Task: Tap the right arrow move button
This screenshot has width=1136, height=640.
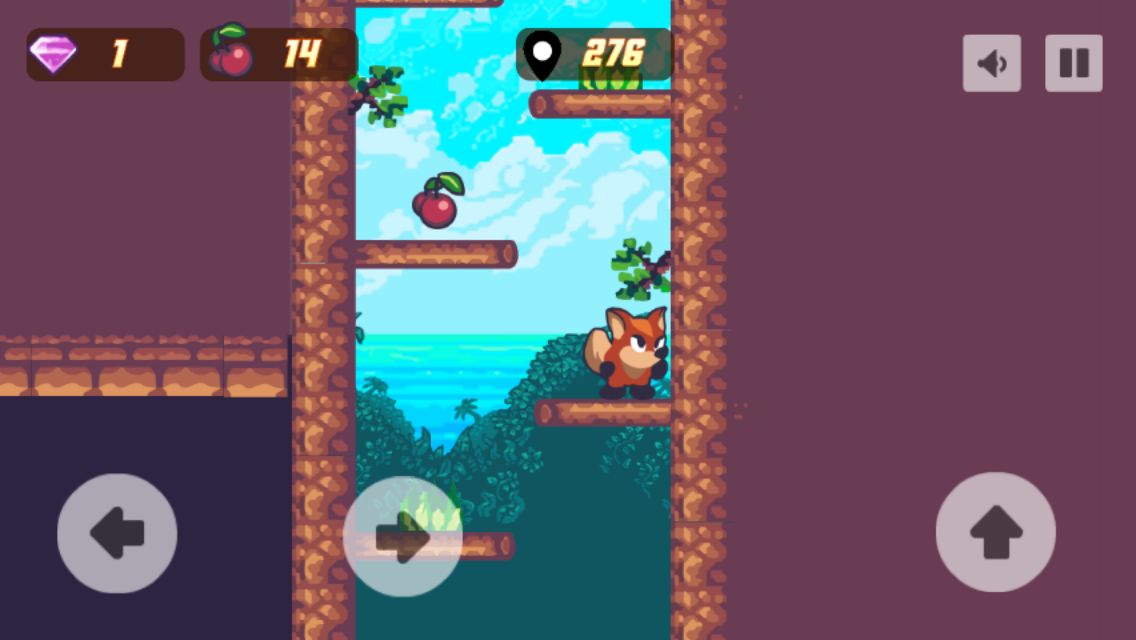Action: pos(403,537)
